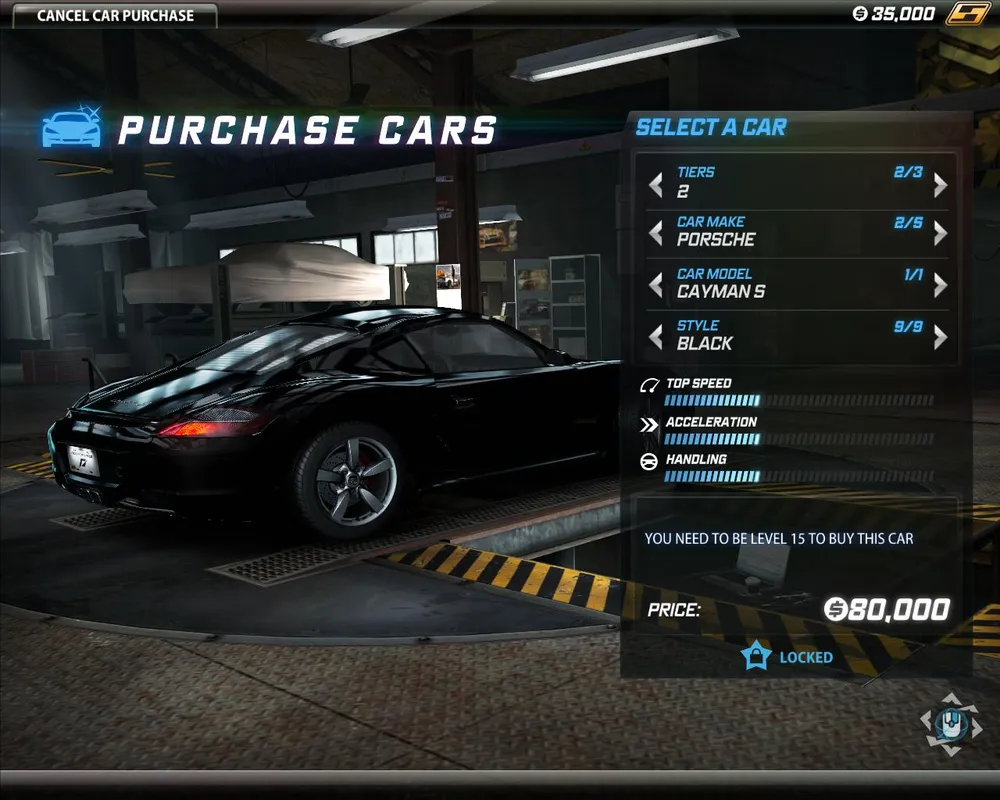Viewport: 1000px width, 800px height.
Task: Select next car model
Action: [940, 285]
